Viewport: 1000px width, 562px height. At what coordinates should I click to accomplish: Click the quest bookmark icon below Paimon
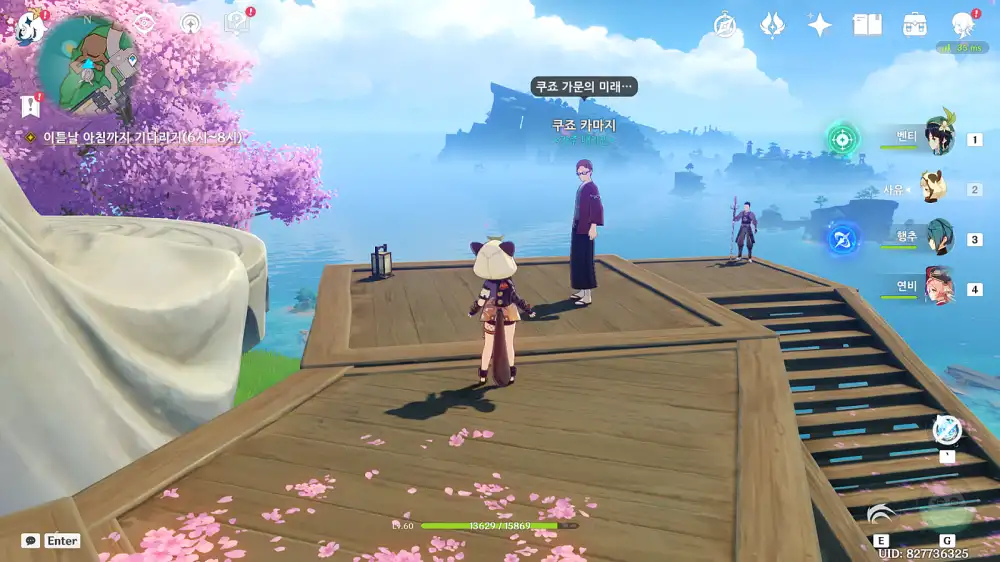click(x=29, y=105)
